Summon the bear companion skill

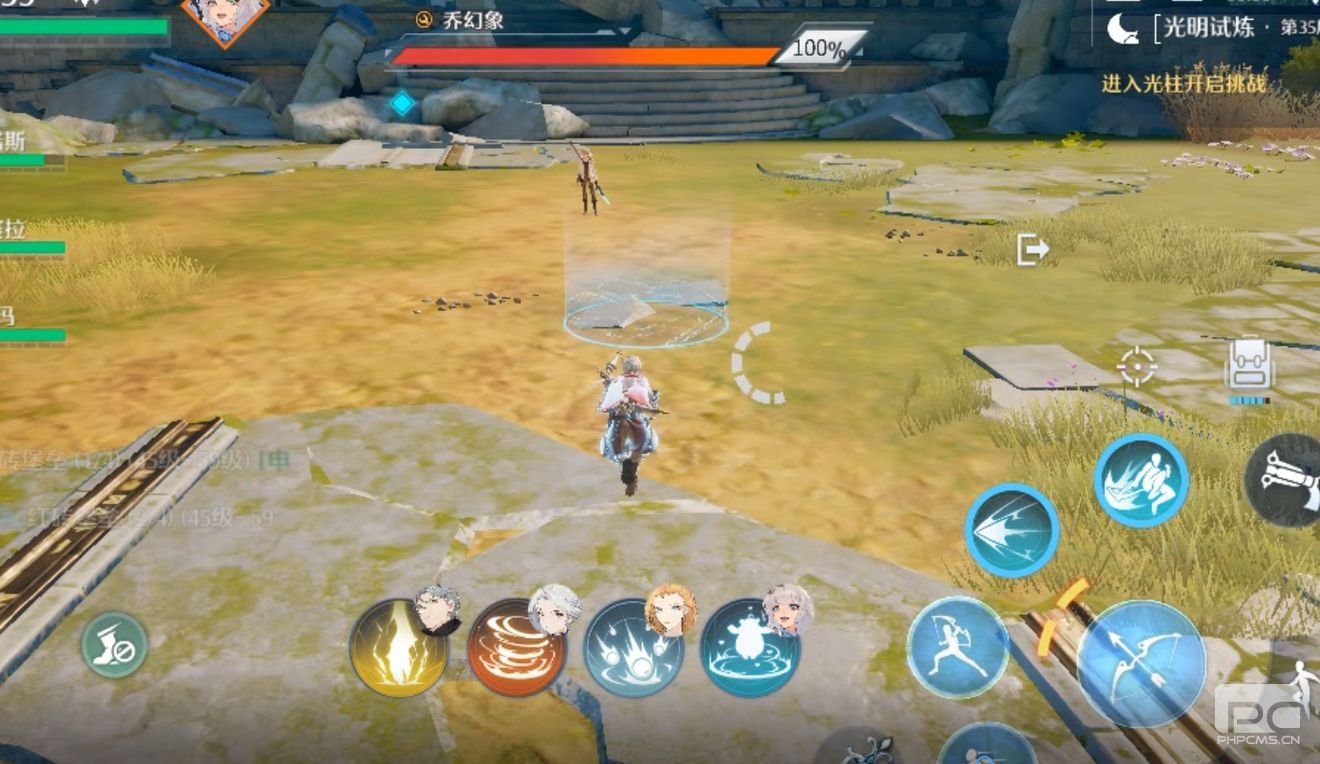[x=750, y=648]
